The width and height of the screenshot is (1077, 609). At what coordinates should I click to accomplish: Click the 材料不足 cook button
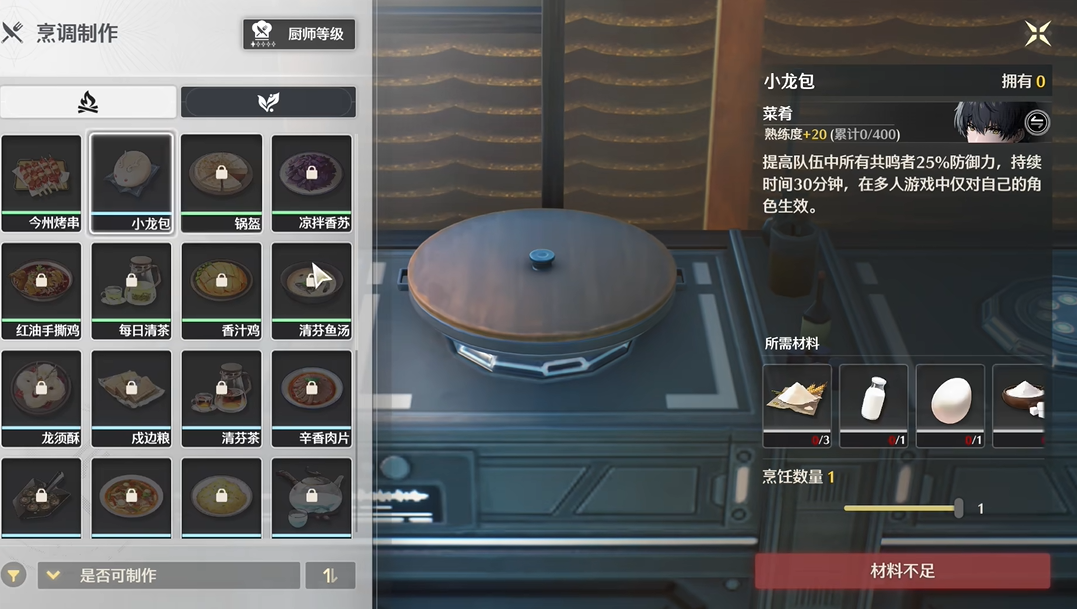902,571
